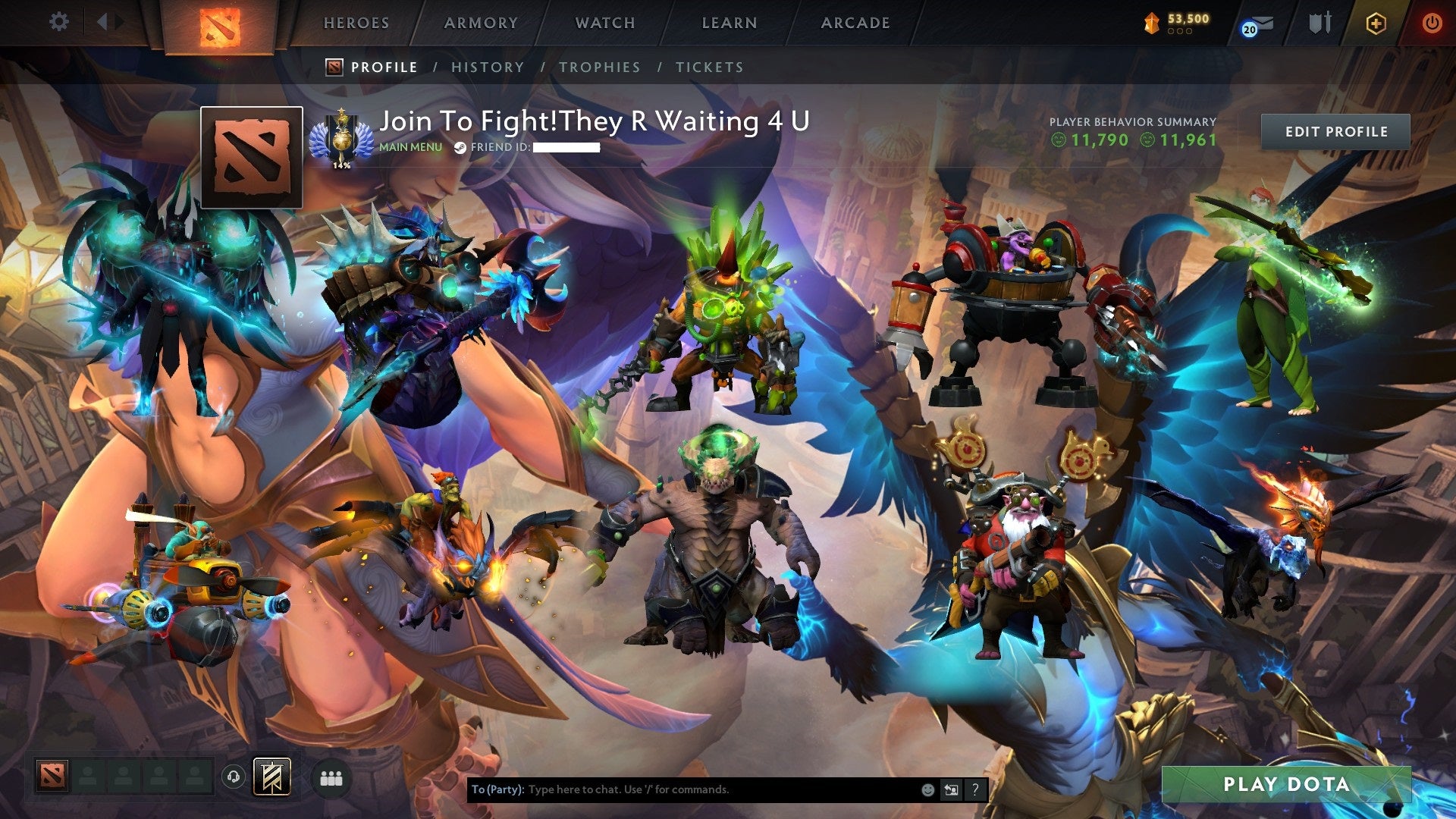Click the EDIT PROFILE button
This screenshot has width=1456, height=819.
[1336, 130]
